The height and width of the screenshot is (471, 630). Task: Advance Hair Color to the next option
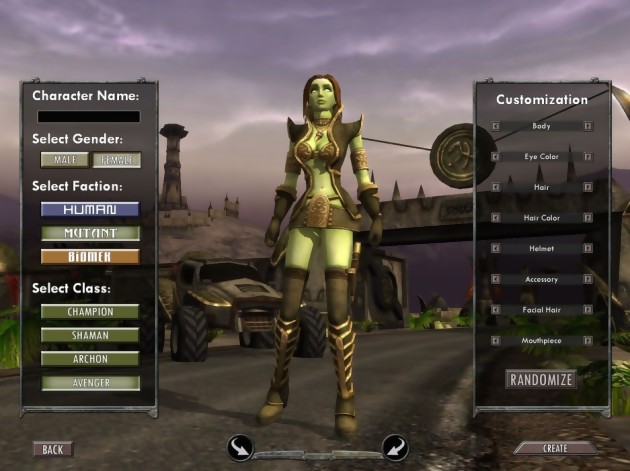tap(587, 218)
